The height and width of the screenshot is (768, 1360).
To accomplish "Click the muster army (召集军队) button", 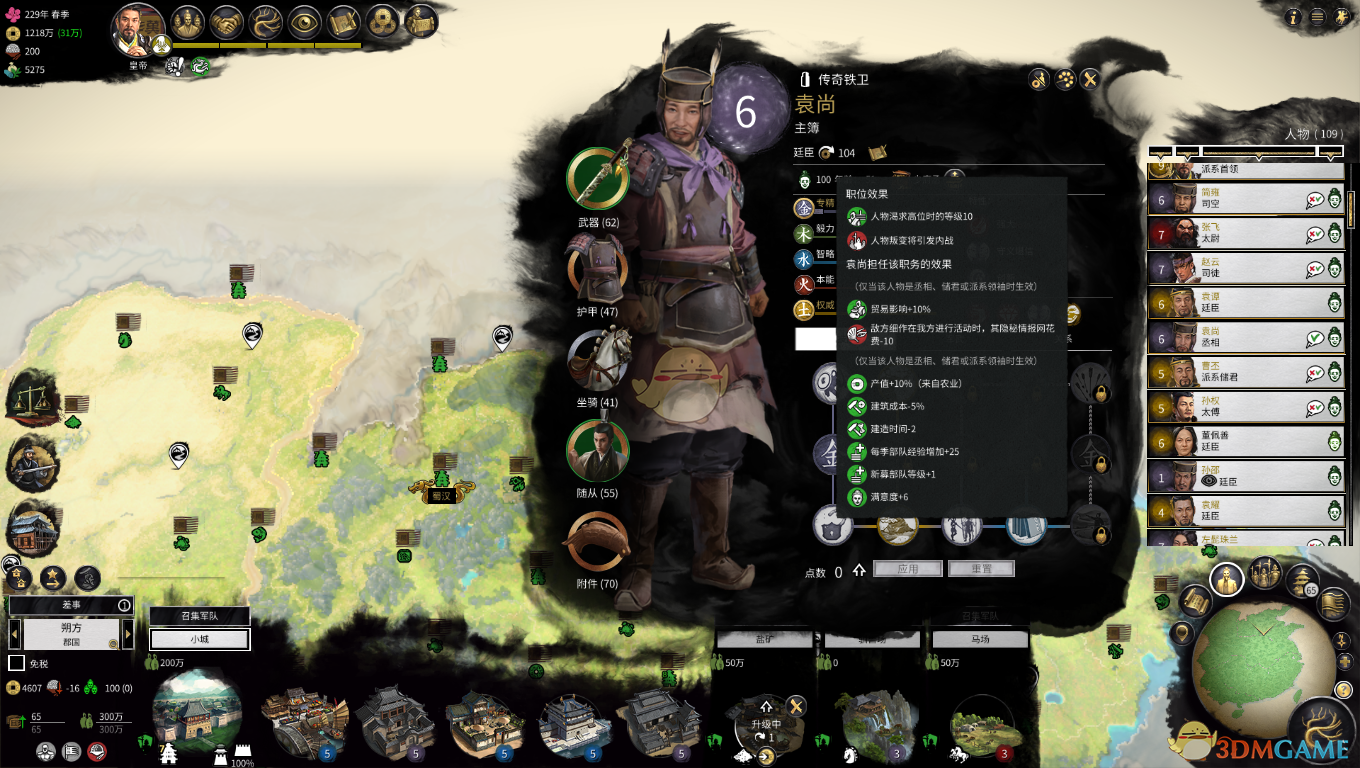I will [x=199, y=616].
